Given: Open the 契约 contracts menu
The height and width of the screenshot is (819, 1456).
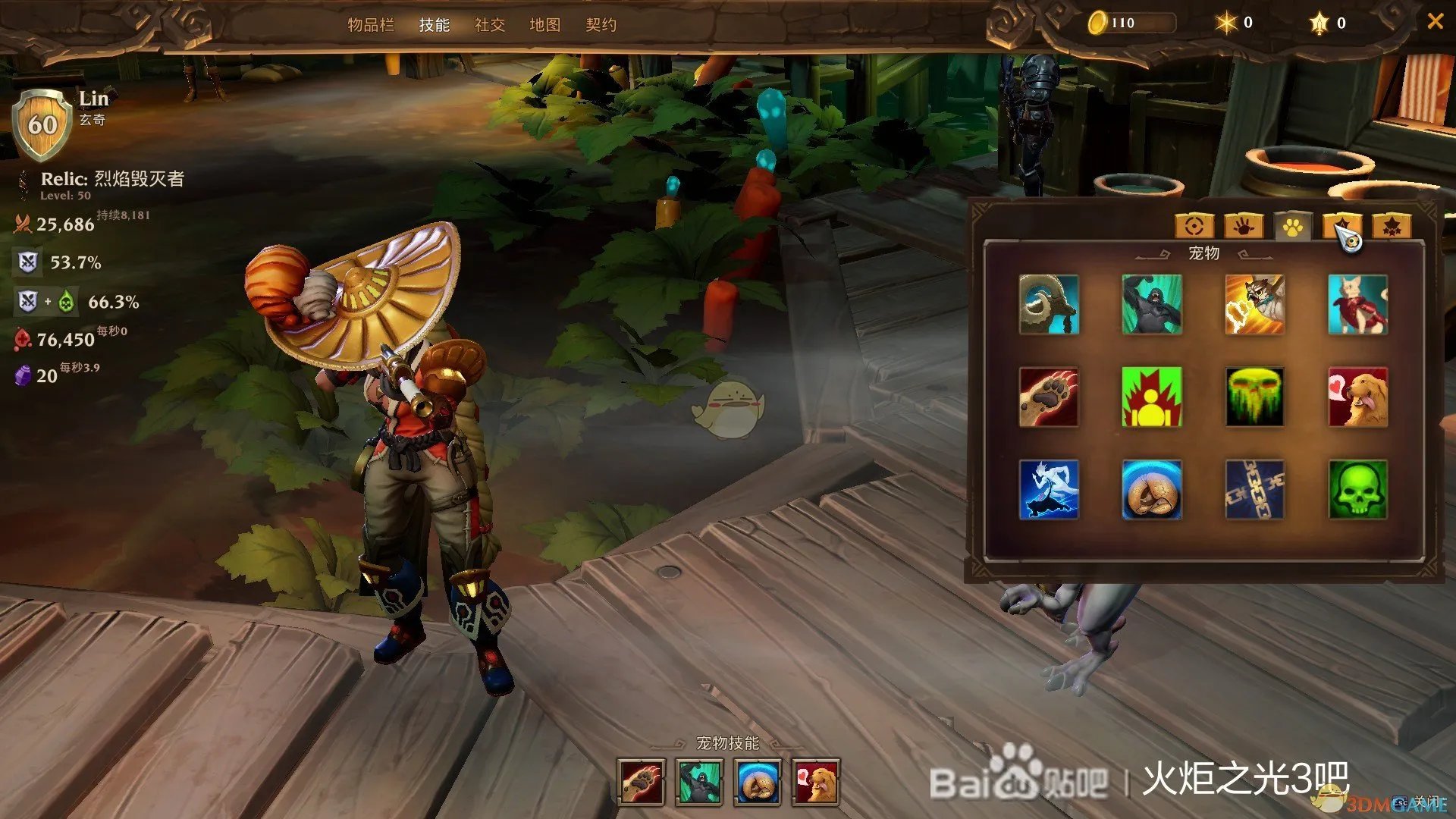Looking at the screenshot, I should pos(601,25).
